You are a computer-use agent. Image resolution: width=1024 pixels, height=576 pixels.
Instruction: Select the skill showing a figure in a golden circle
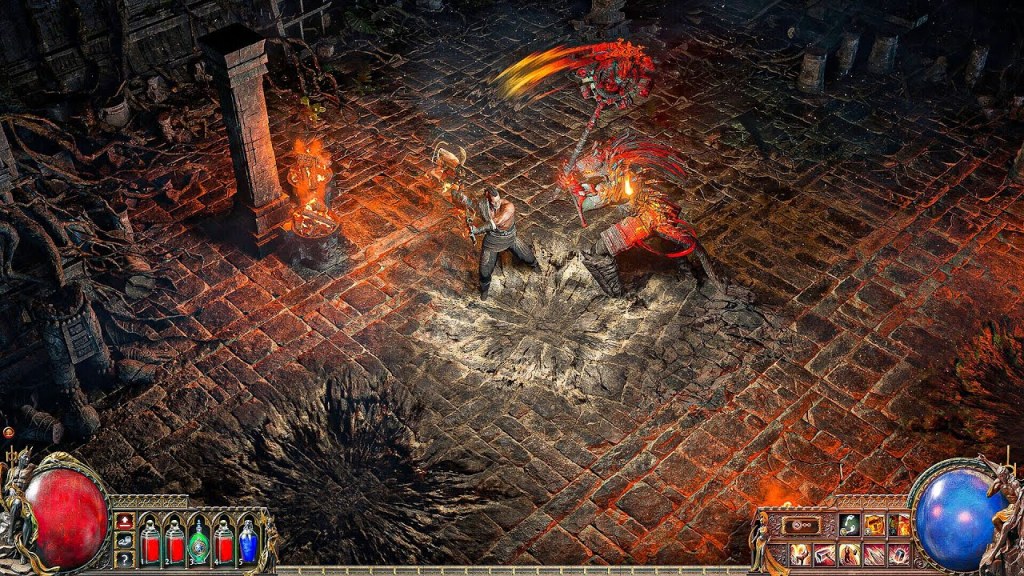click(850, 554)
